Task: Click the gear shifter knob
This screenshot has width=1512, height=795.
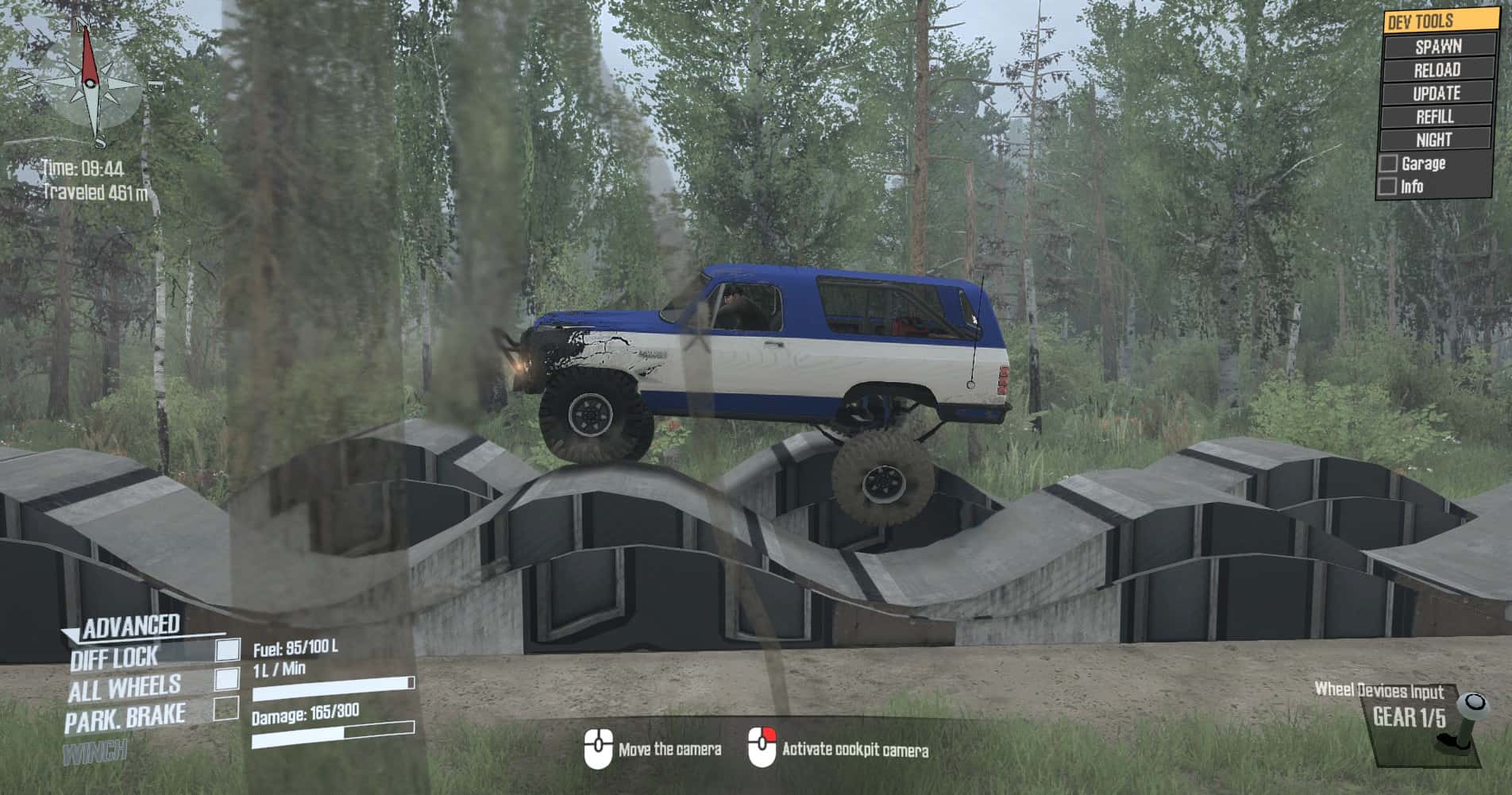Action: tap(1475, 704)
